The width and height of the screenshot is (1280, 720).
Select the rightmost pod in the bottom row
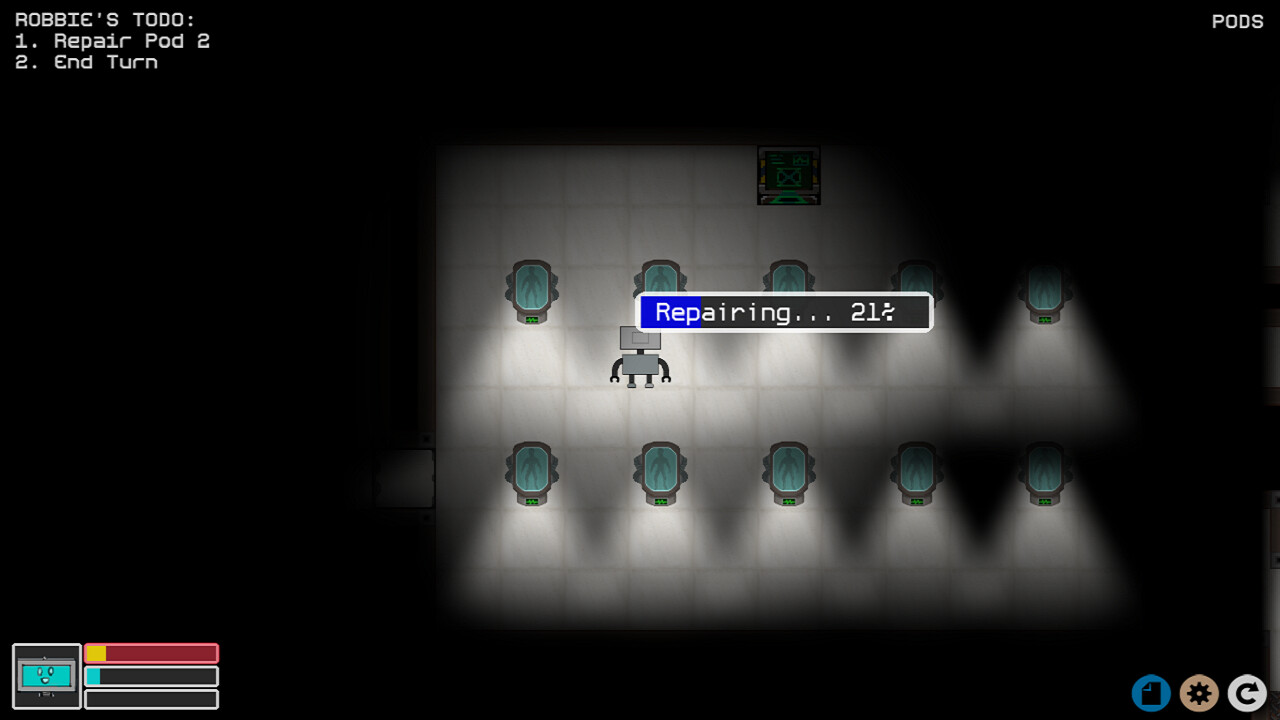[x=1044, y=470]
